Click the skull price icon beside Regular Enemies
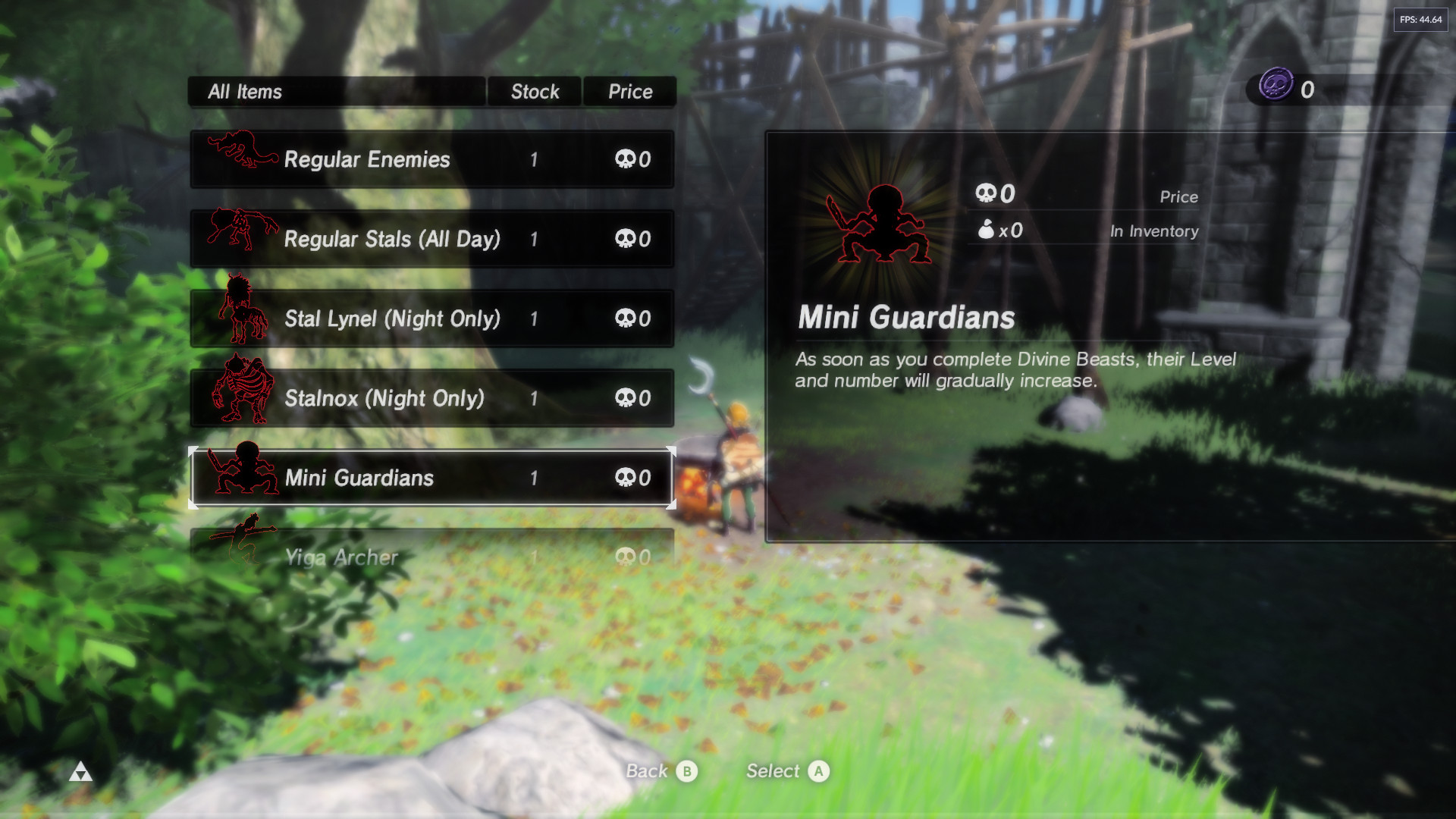This screenshot has height=819, width=1456. [x=626, y=159]
